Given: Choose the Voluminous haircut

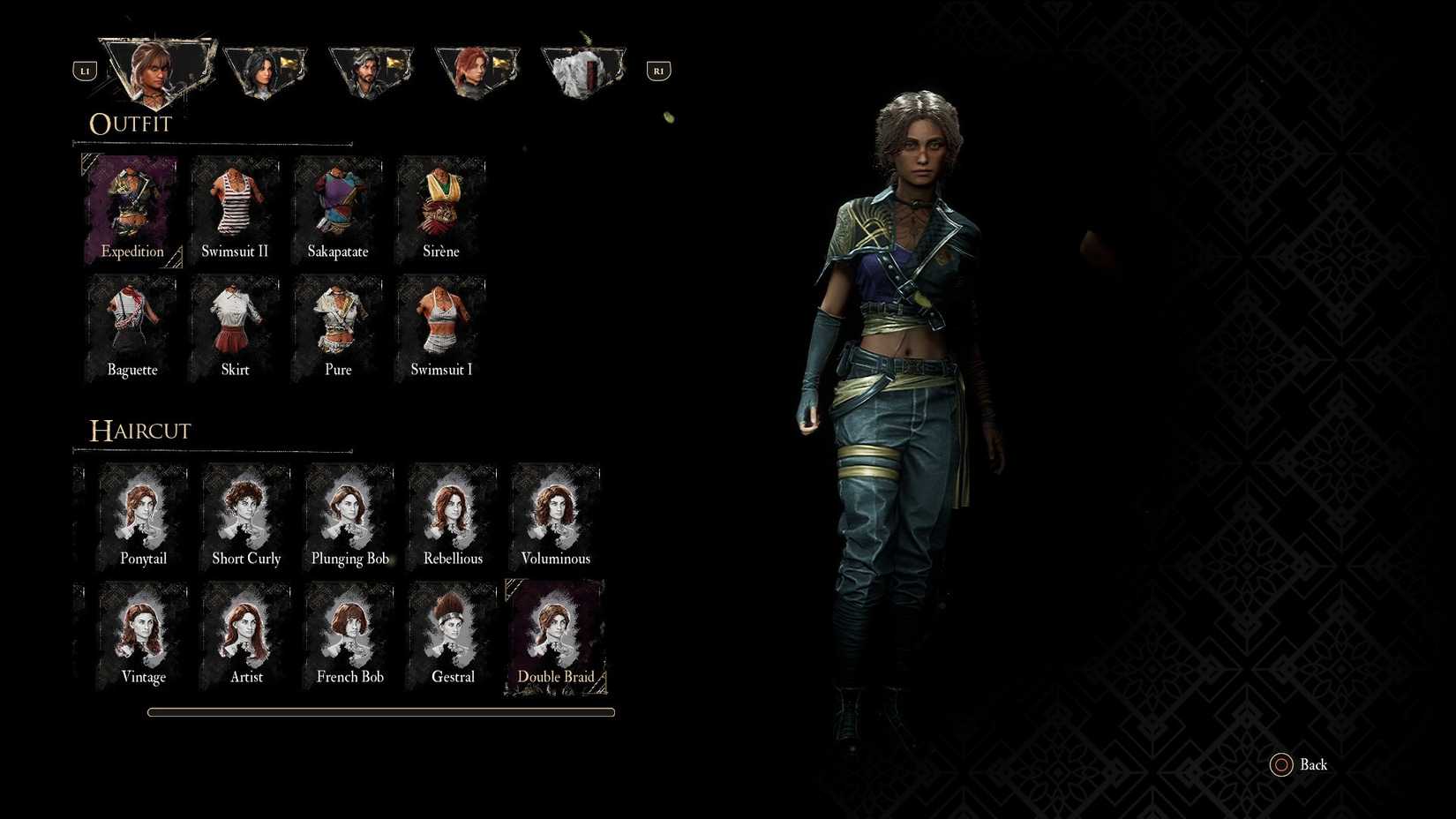Looking at the screenshot, I should click(x=555, y=512).
